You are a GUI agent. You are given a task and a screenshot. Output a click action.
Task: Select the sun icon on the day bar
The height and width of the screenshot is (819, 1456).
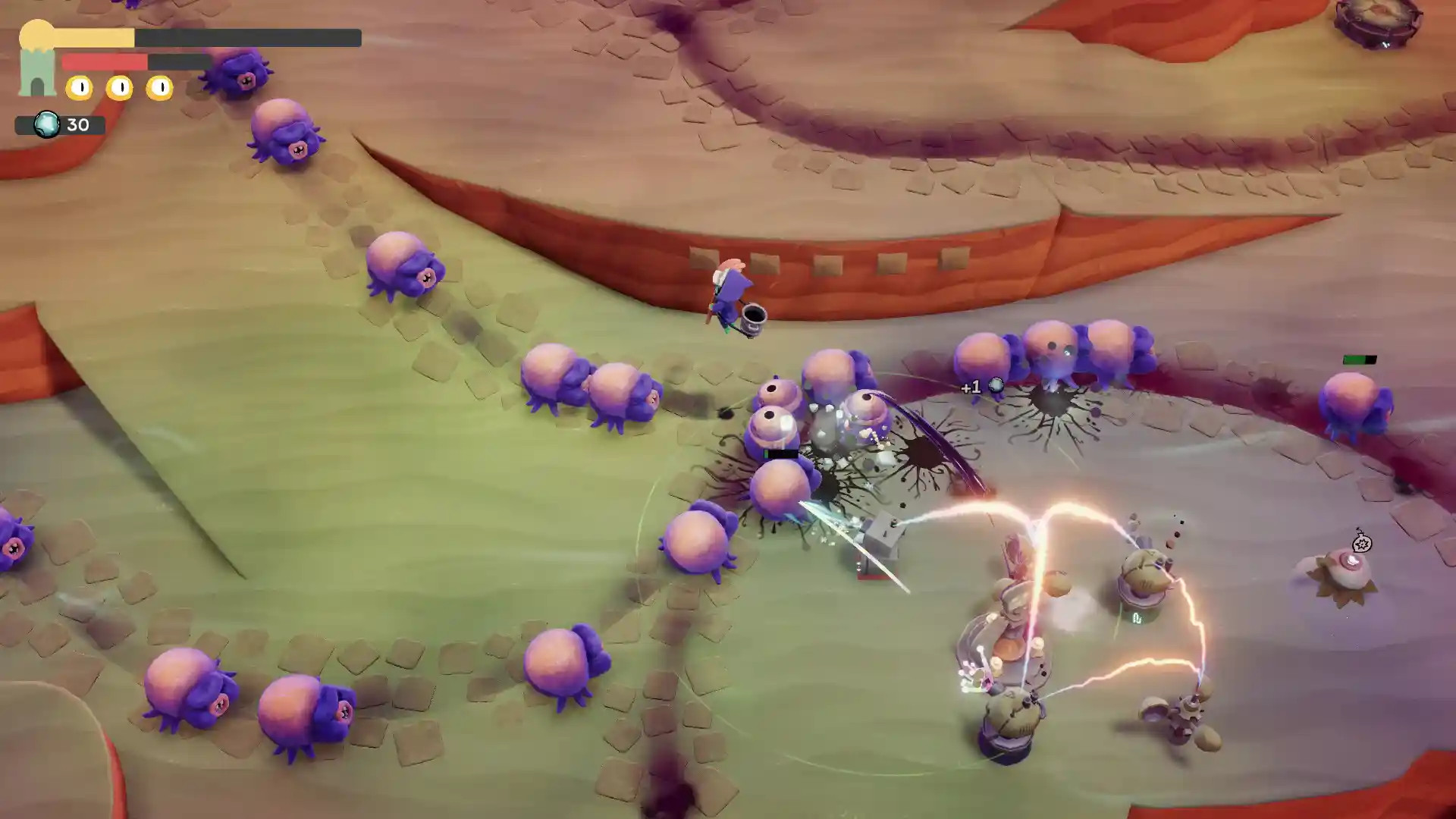(x=36, y=34)
